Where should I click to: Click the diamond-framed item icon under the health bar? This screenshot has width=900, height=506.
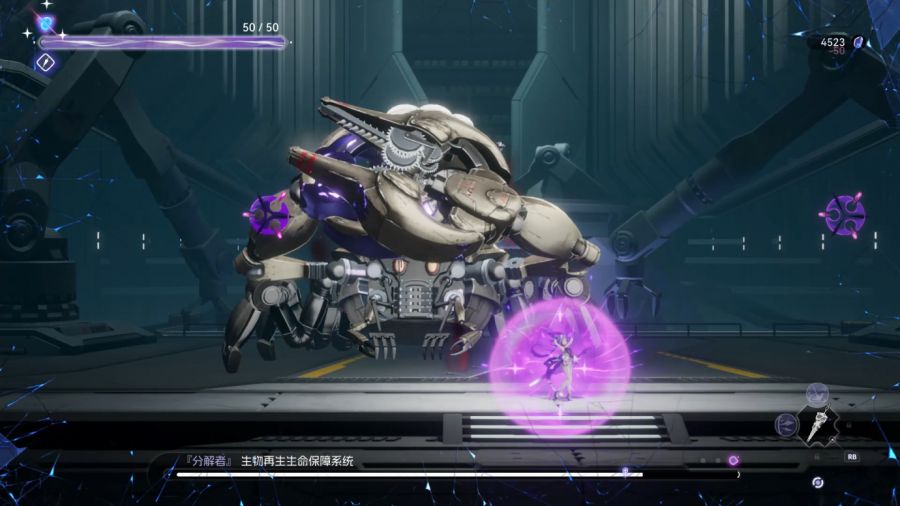coord(45,62)
